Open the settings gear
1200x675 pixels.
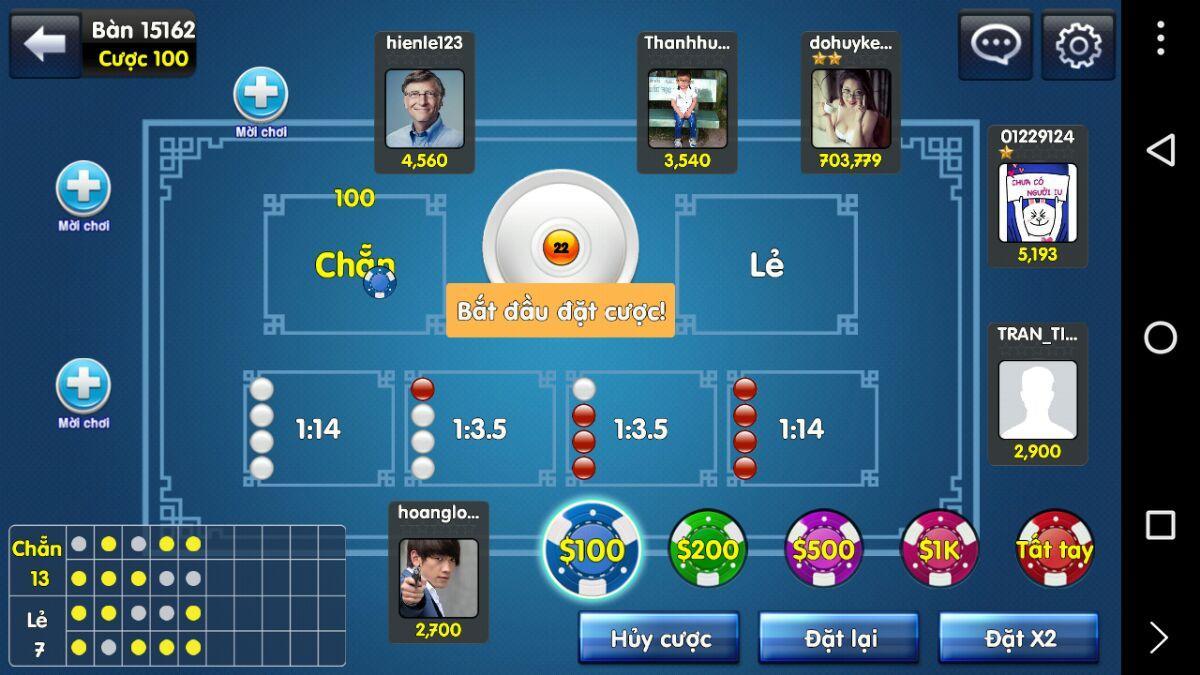(x=1078, y=44)
